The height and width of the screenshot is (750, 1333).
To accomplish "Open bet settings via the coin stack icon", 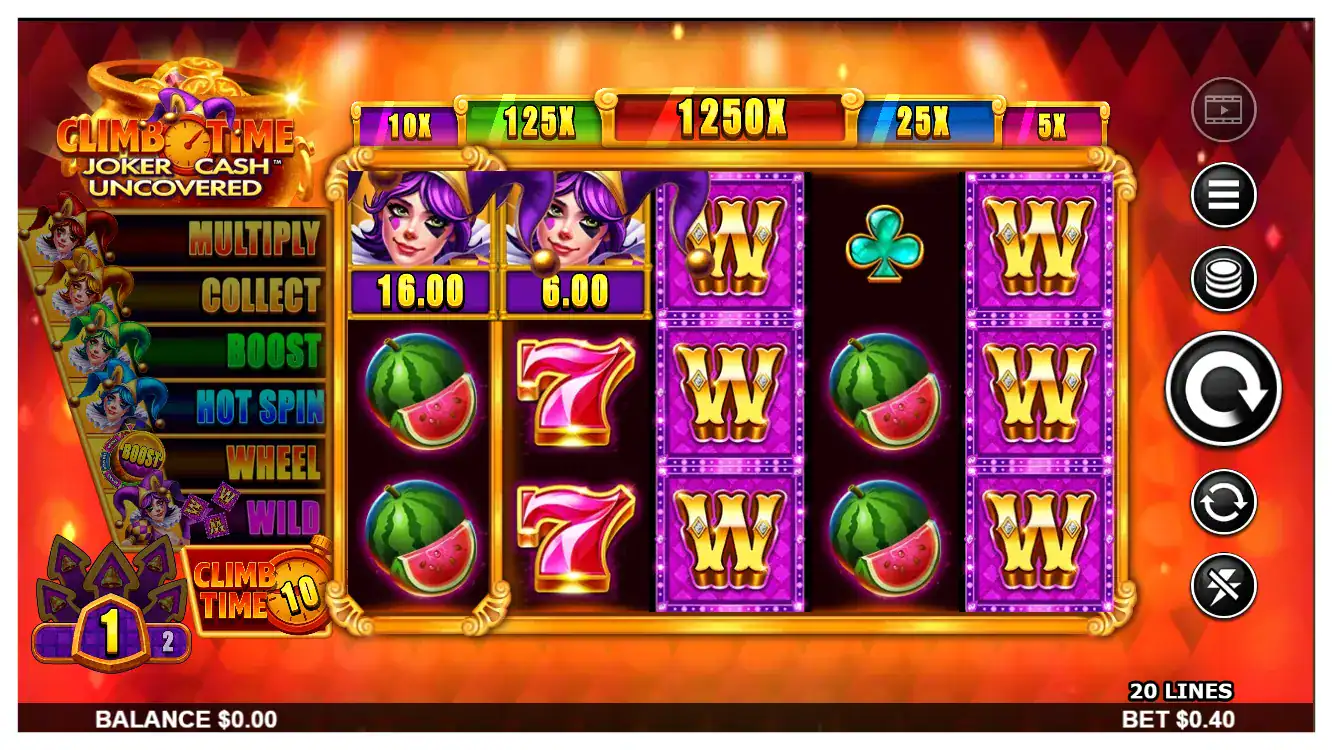I will [1223, 278].
